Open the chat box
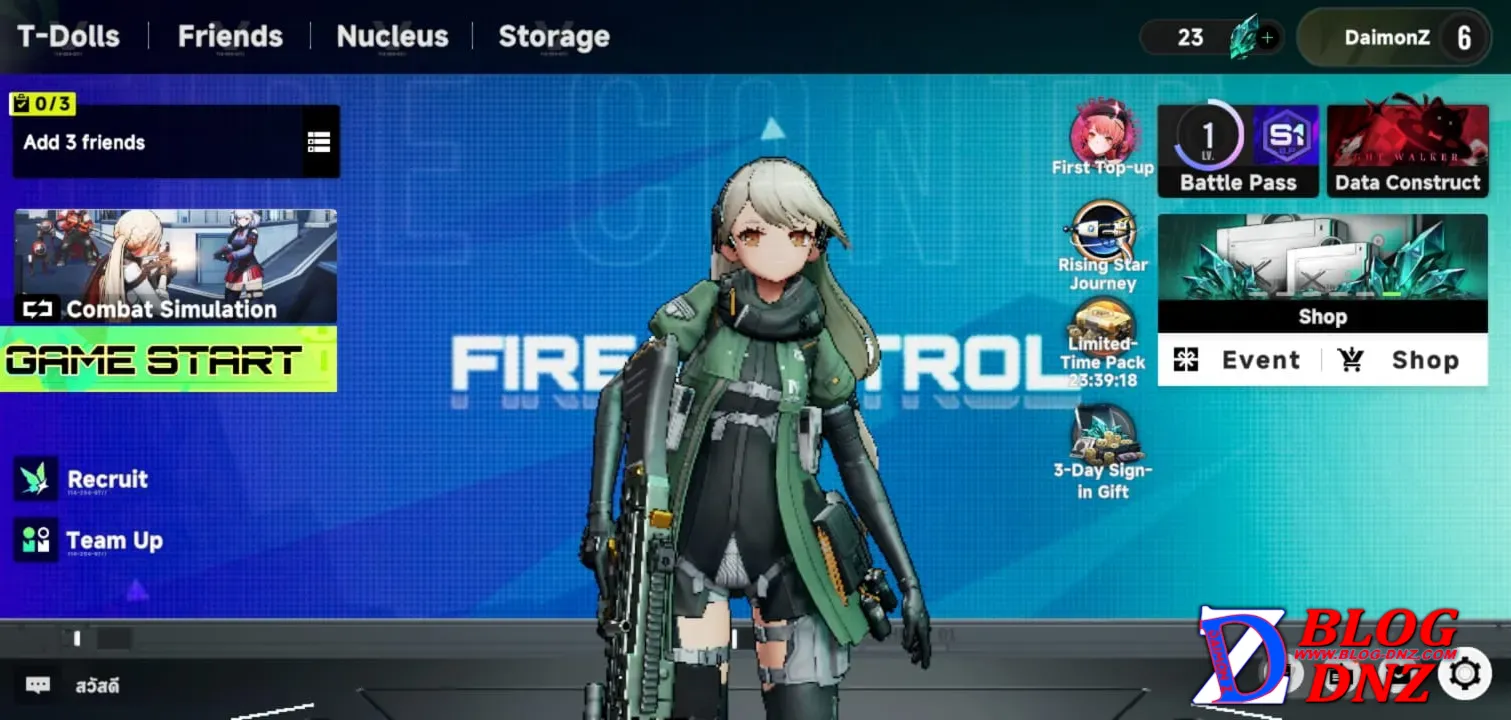The height and width of the screenshot is (720, 1511). coord(38,685)
